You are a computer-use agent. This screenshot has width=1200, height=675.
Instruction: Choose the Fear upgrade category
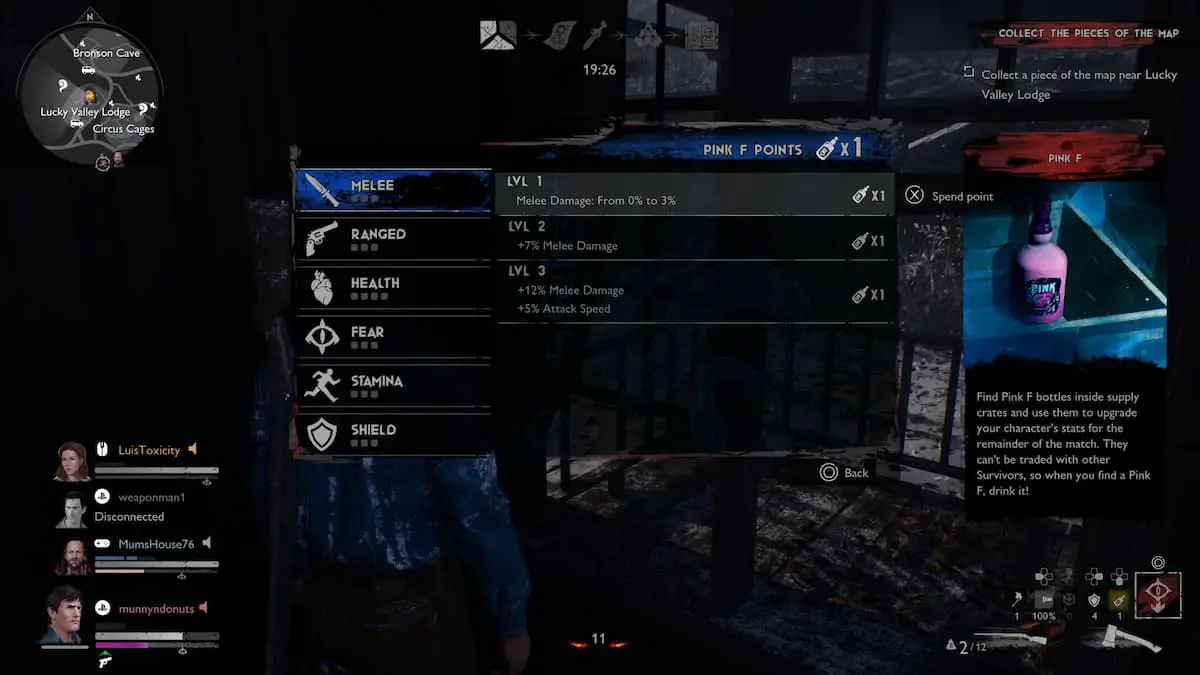(x=392, y=337)
